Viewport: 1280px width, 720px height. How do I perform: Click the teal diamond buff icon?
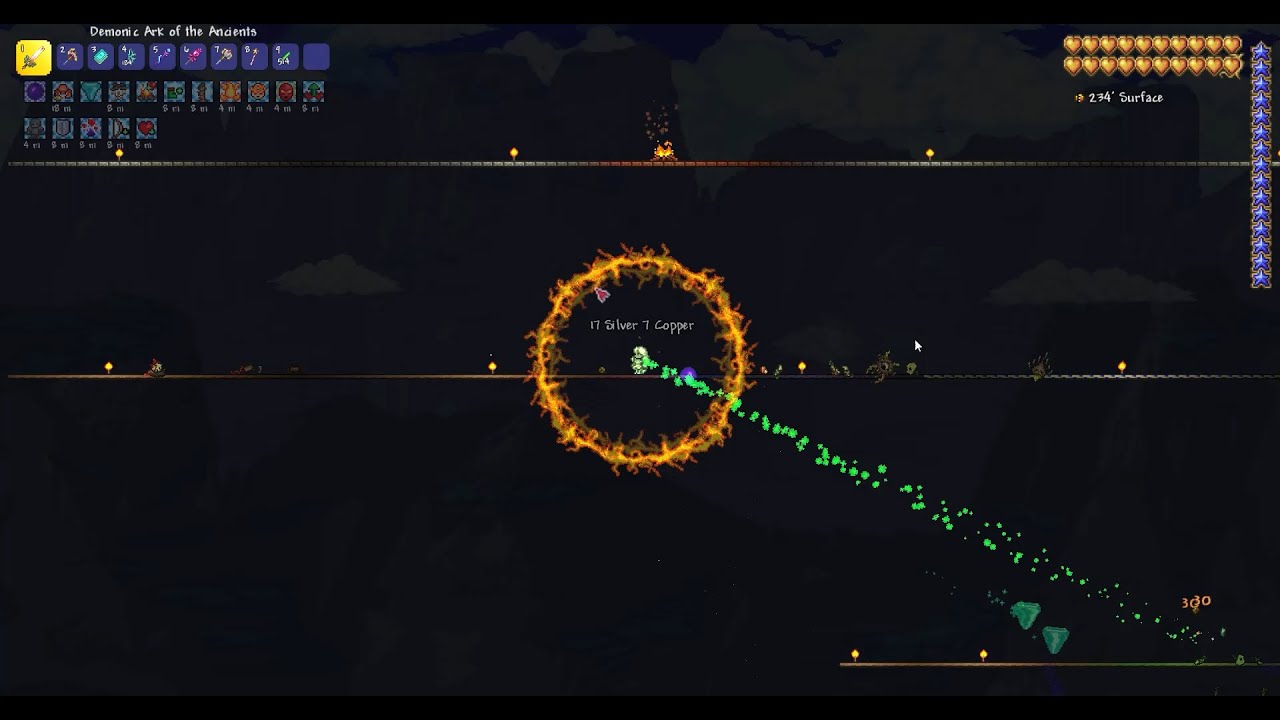[x=91, y=92]
